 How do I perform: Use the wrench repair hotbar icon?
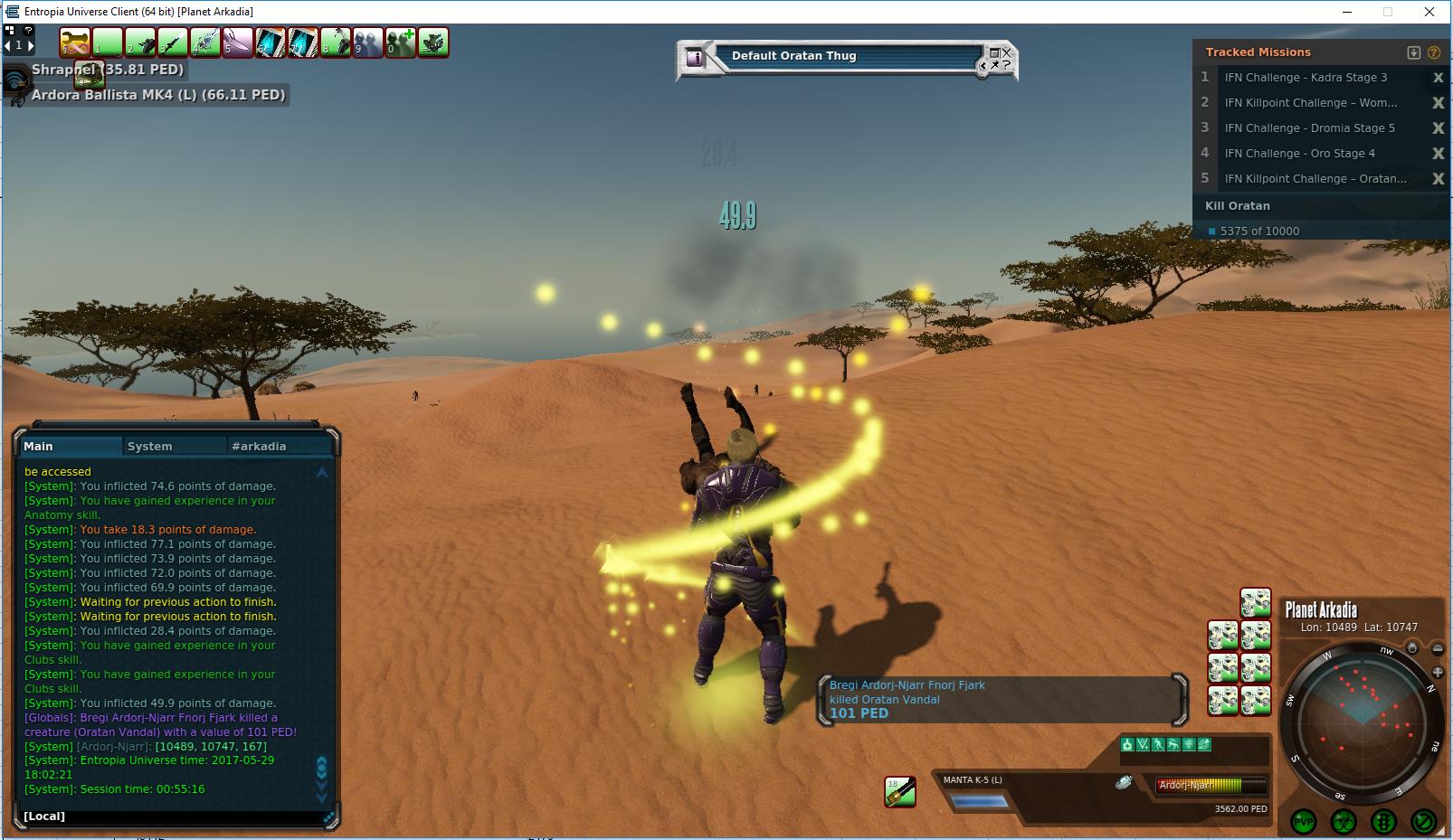pos(75,42)
